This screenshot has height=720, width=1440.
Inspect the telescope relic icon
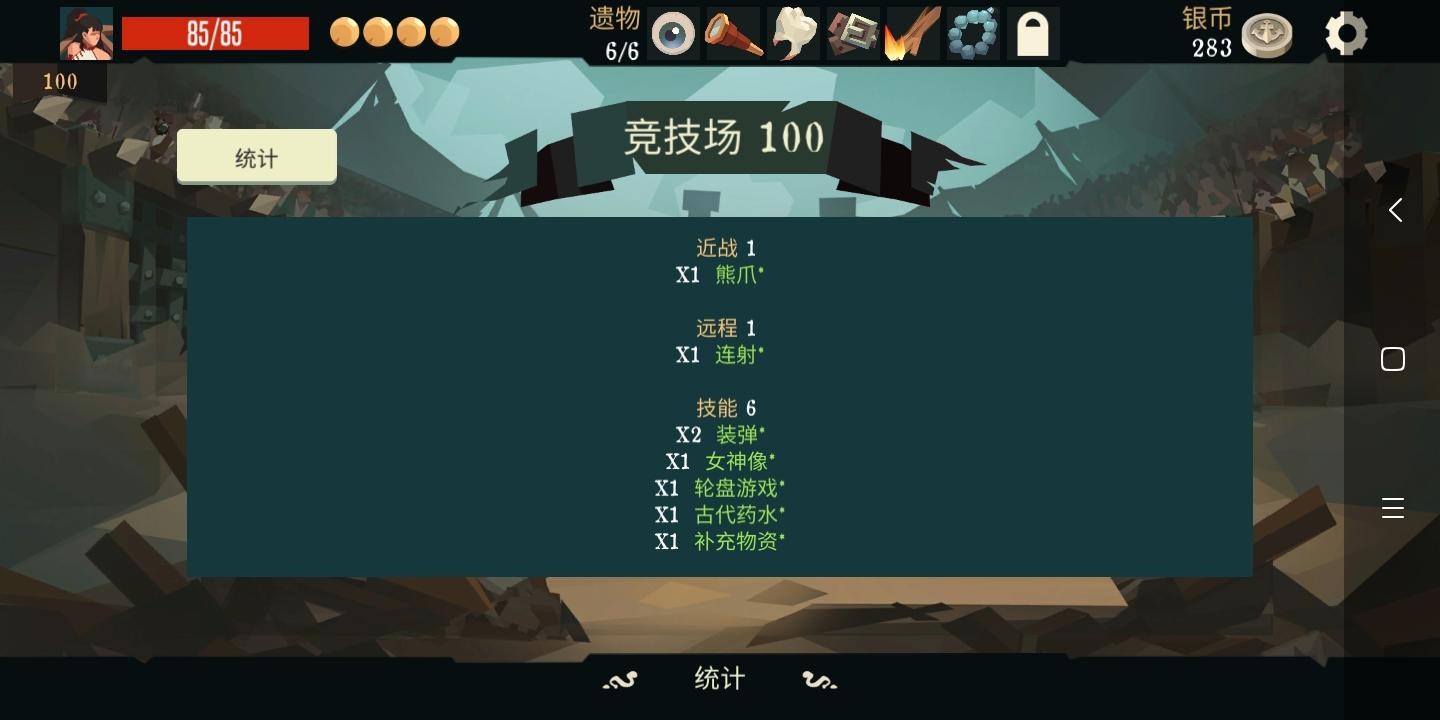pos(732,33)
